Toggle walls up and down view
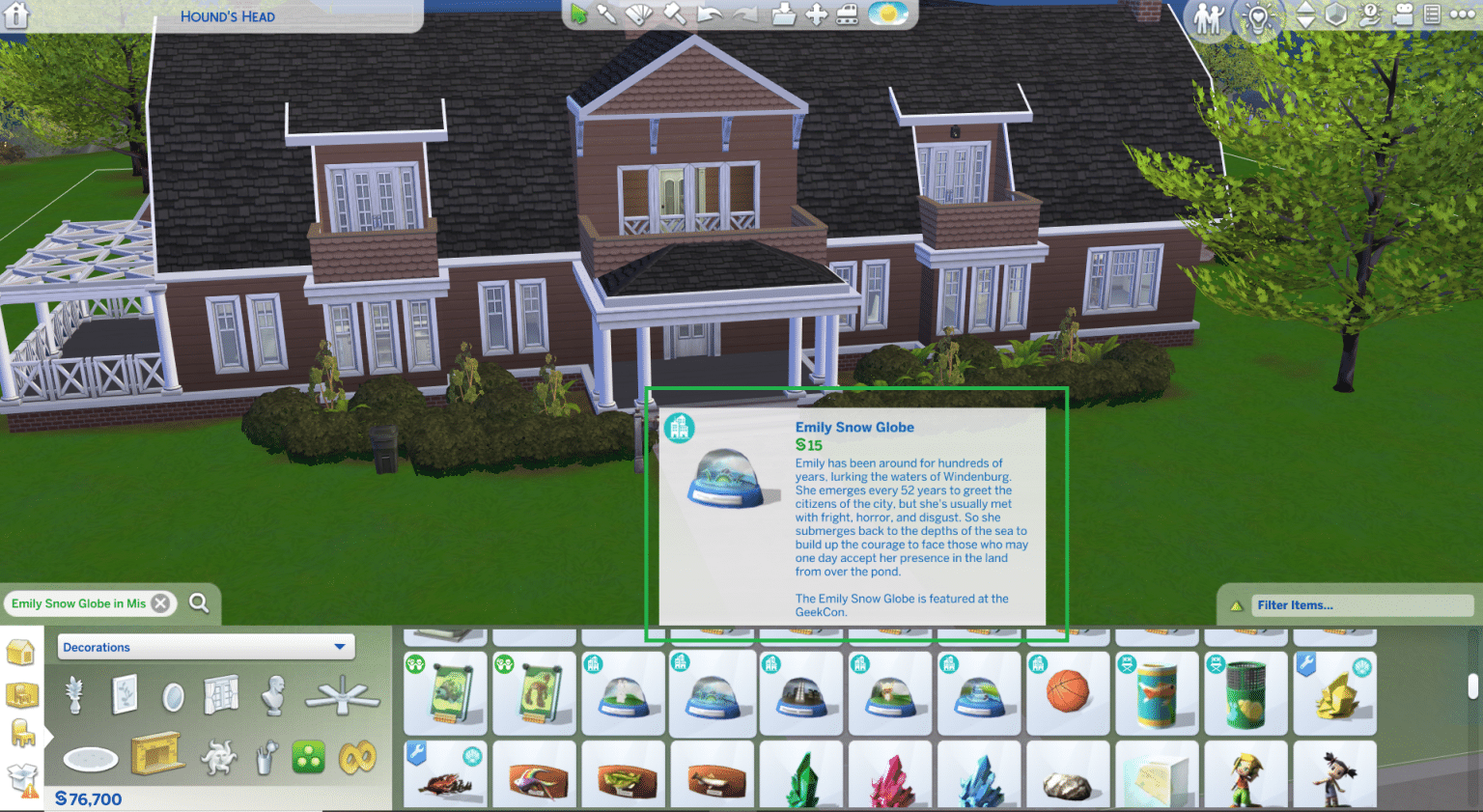The width and height of the screenshot is (1483, 812). click(1305, 15)
